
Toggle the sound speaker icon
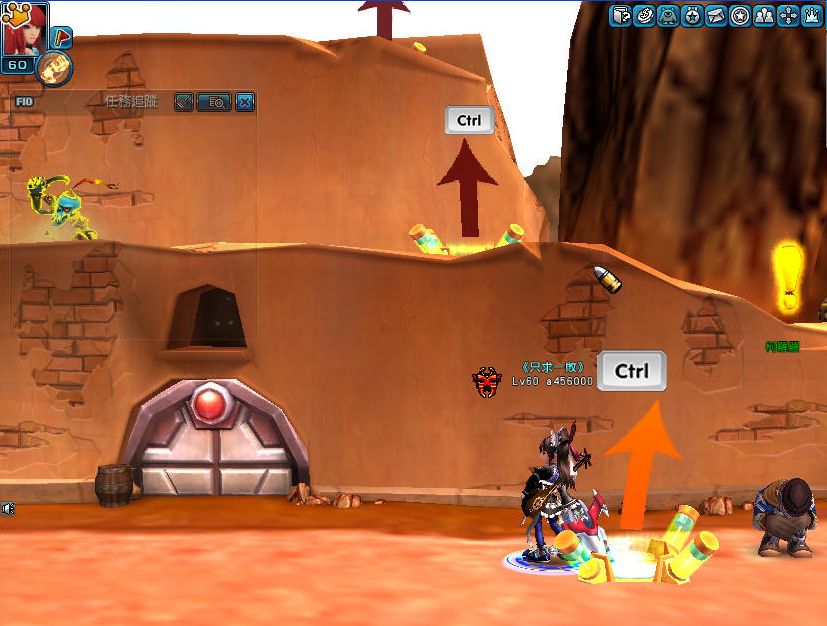(8, 508)
